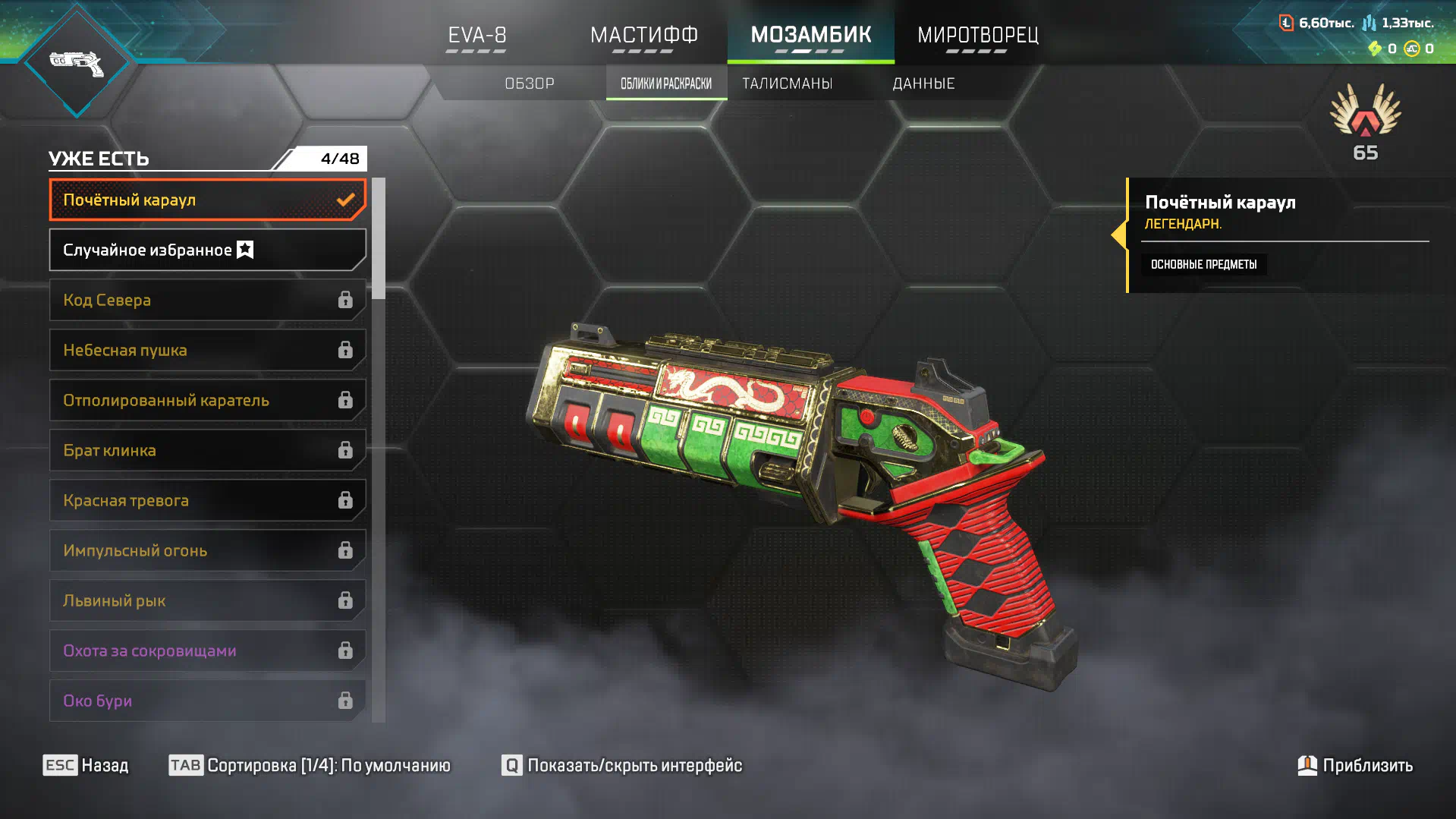
Task: Switch to the EVA-8 weapon tab
Action: [476, 35]
